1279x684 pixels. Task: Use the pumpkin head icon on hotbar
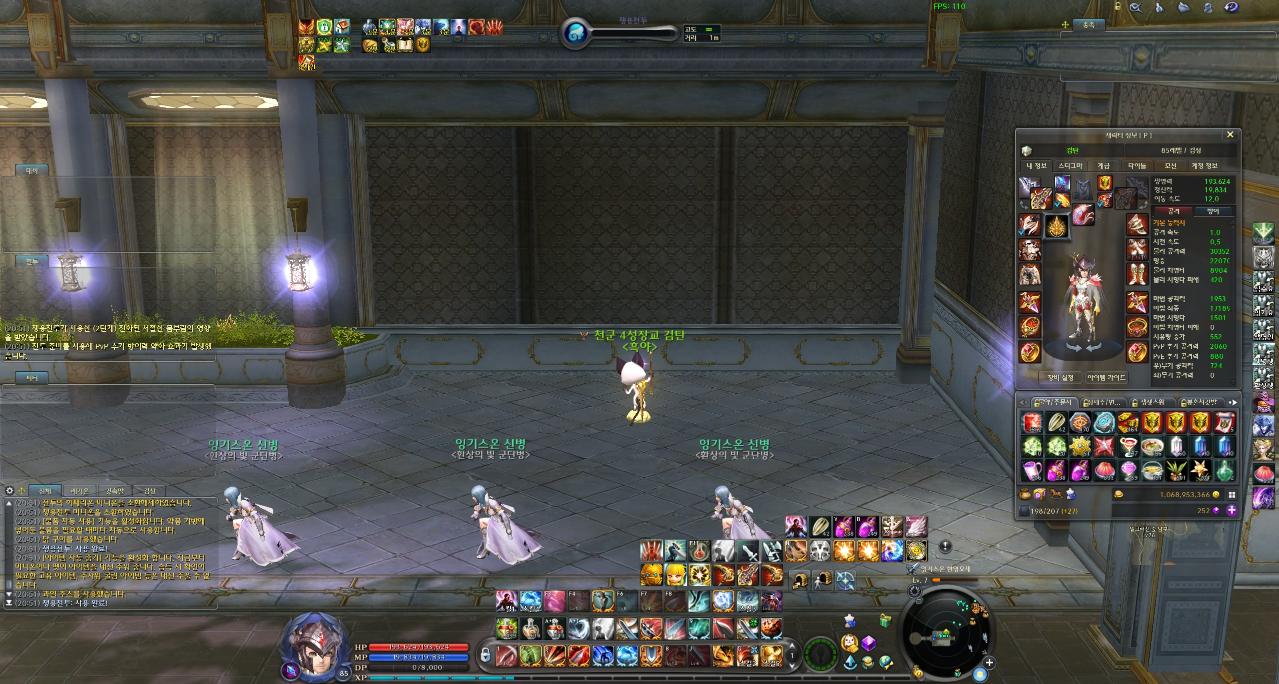651,574
